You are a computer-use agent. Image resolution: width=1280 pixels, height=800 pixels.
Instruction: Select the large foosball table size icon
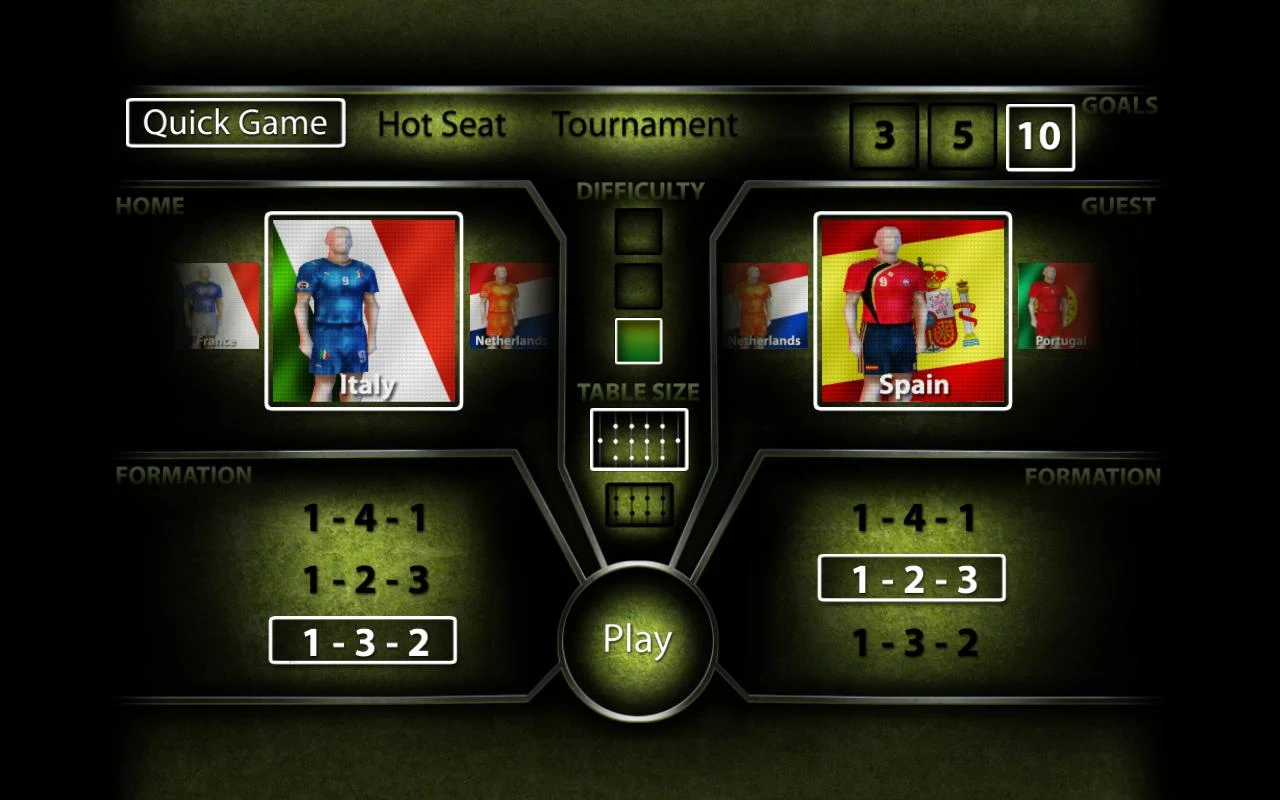tap(638, 438)
